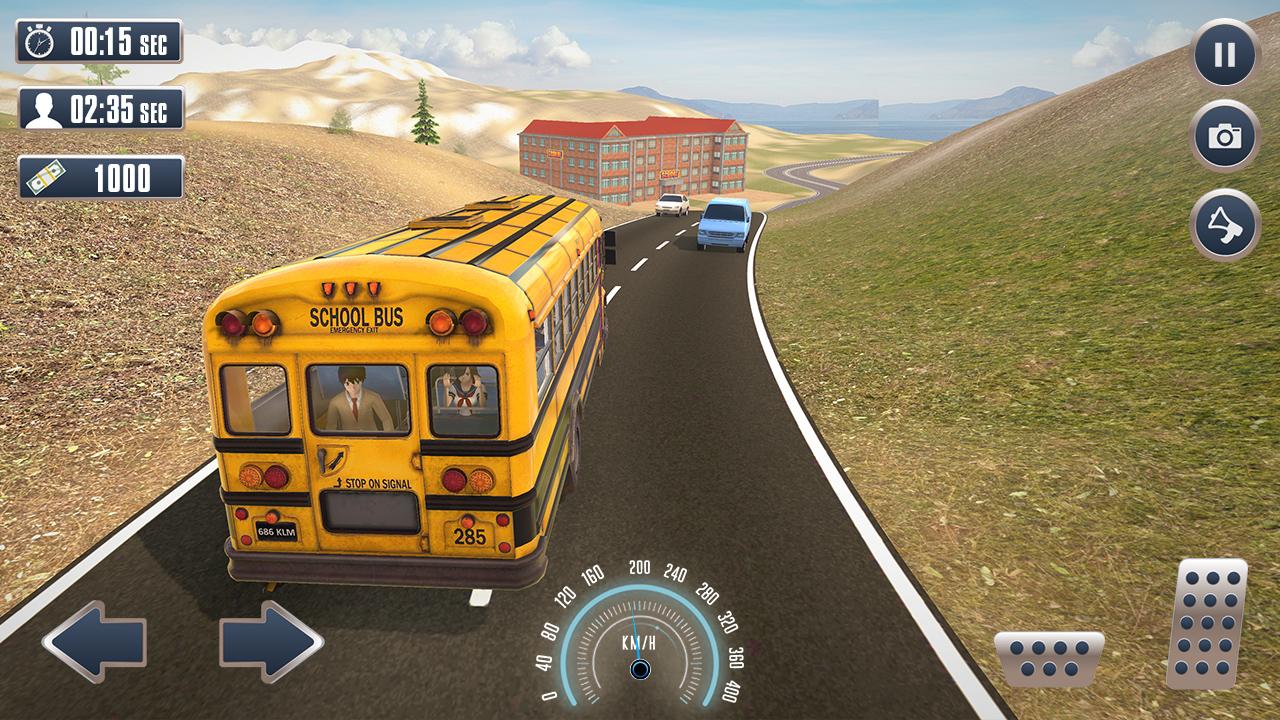Honk the bus horn
This screenshot has width=1280, height=720.
[1225, 225]
